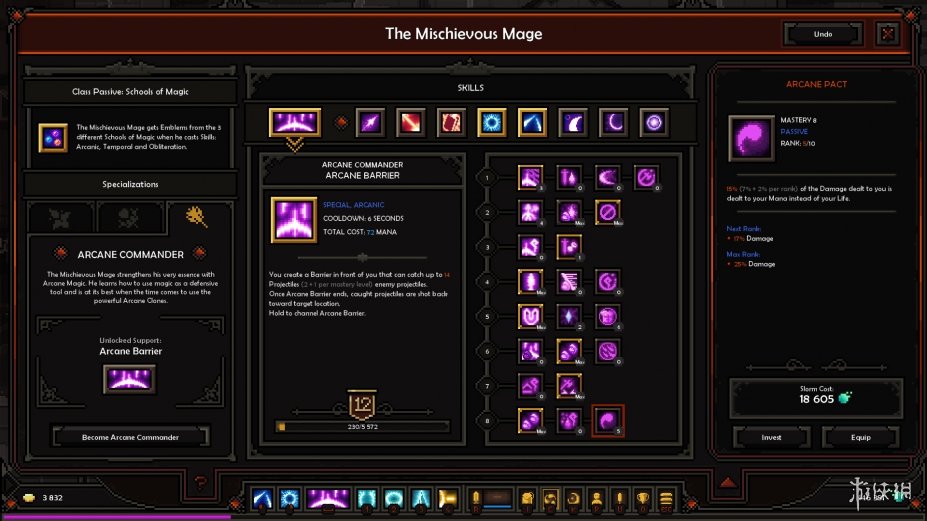Viewport: 927px width, 521px height.
Task: Invest Storm in Arcane Pact
Action: [x=771, y=436]
